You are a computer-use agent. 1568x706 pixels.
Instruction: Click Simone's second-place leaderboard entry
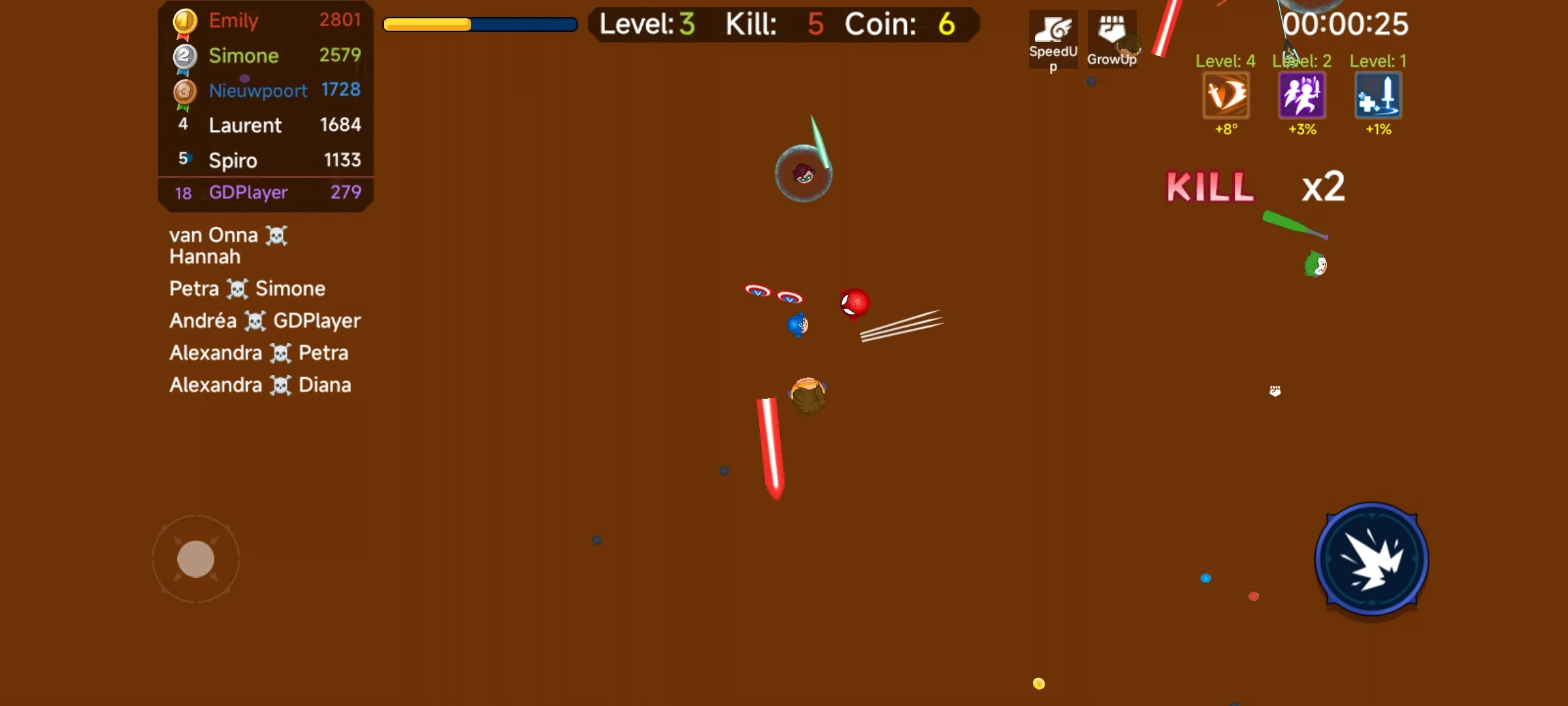(x=267, y=56)
